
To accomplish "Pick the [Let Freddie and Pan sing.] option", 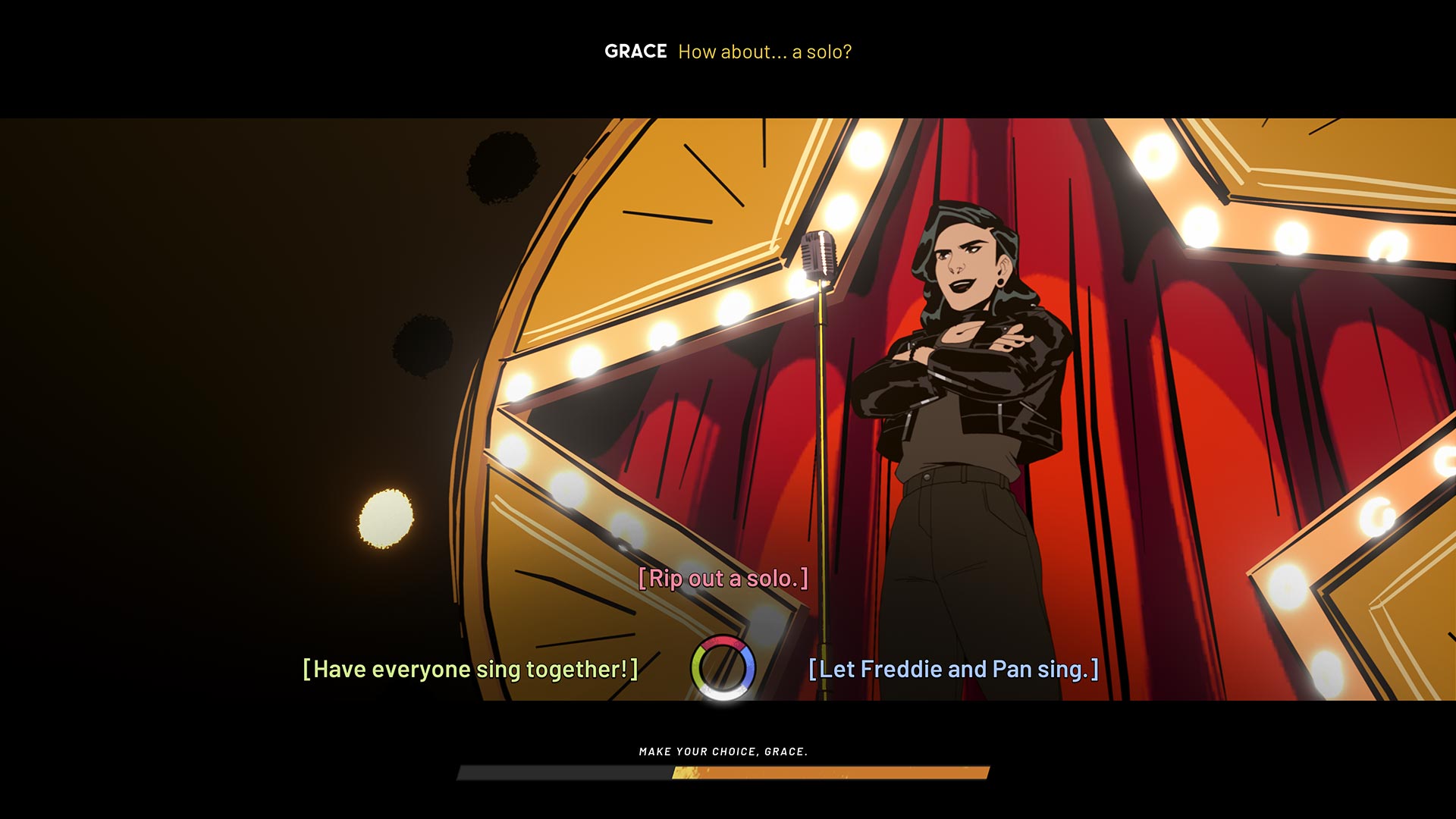I will [952, 669].
